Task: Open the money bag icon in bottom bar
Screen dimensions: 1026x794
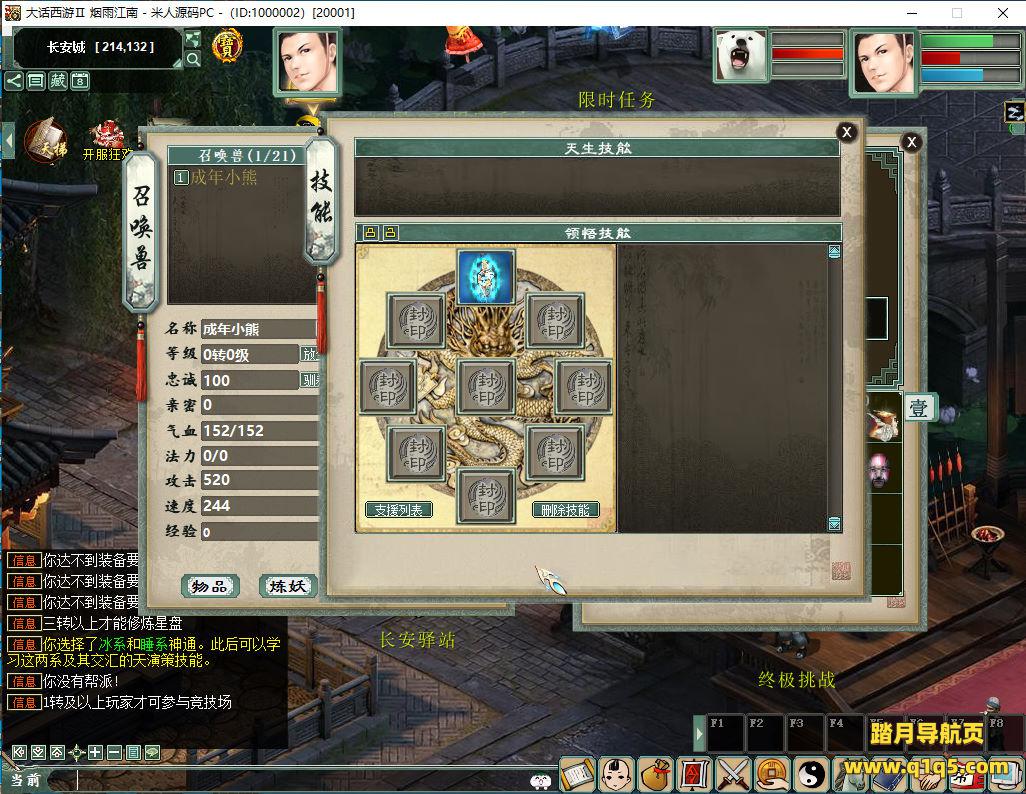Action: click(x=655, y=773)
